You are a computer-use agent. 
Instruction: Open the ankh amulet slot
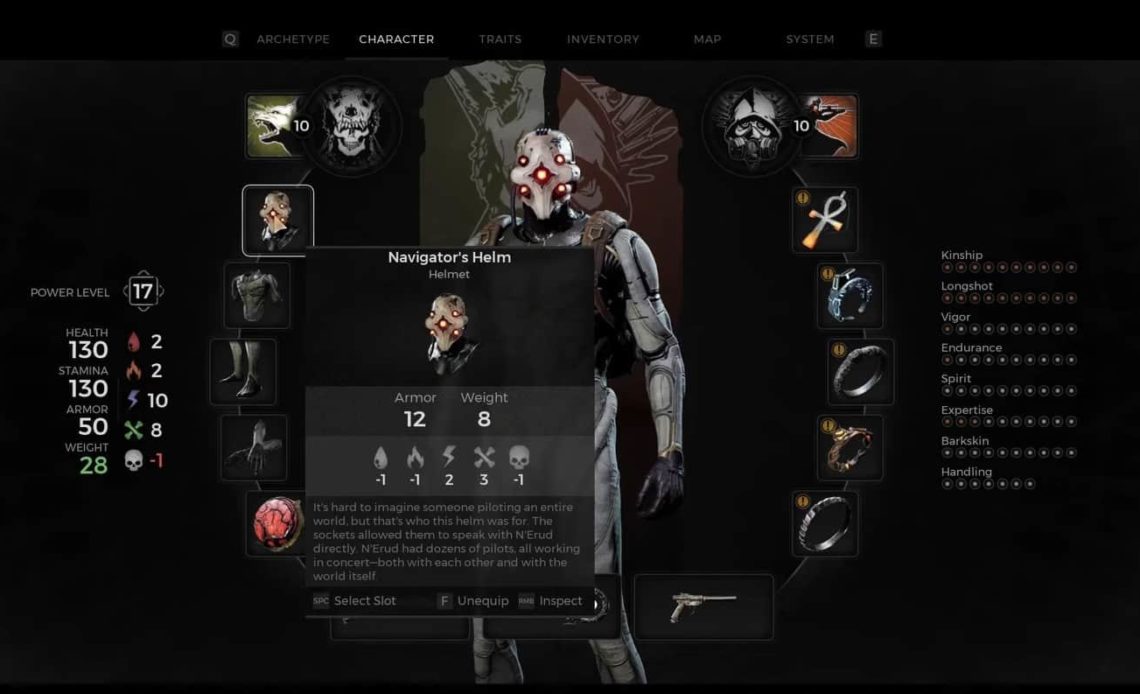pos(826,220)
